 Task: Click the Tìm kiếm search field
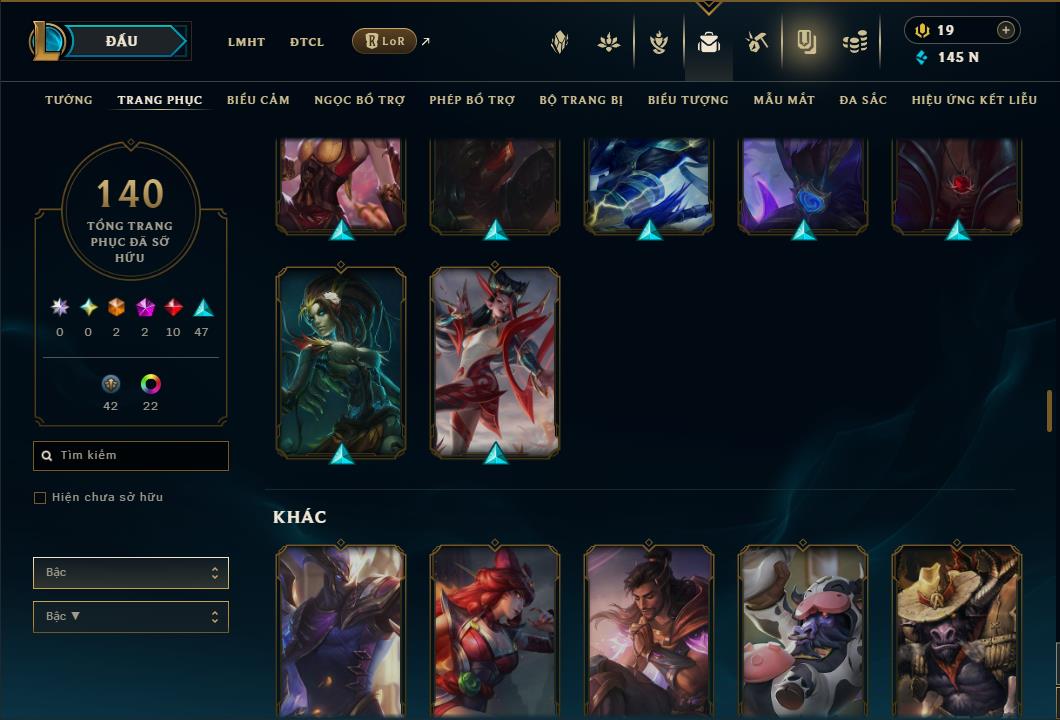point(131,456)
